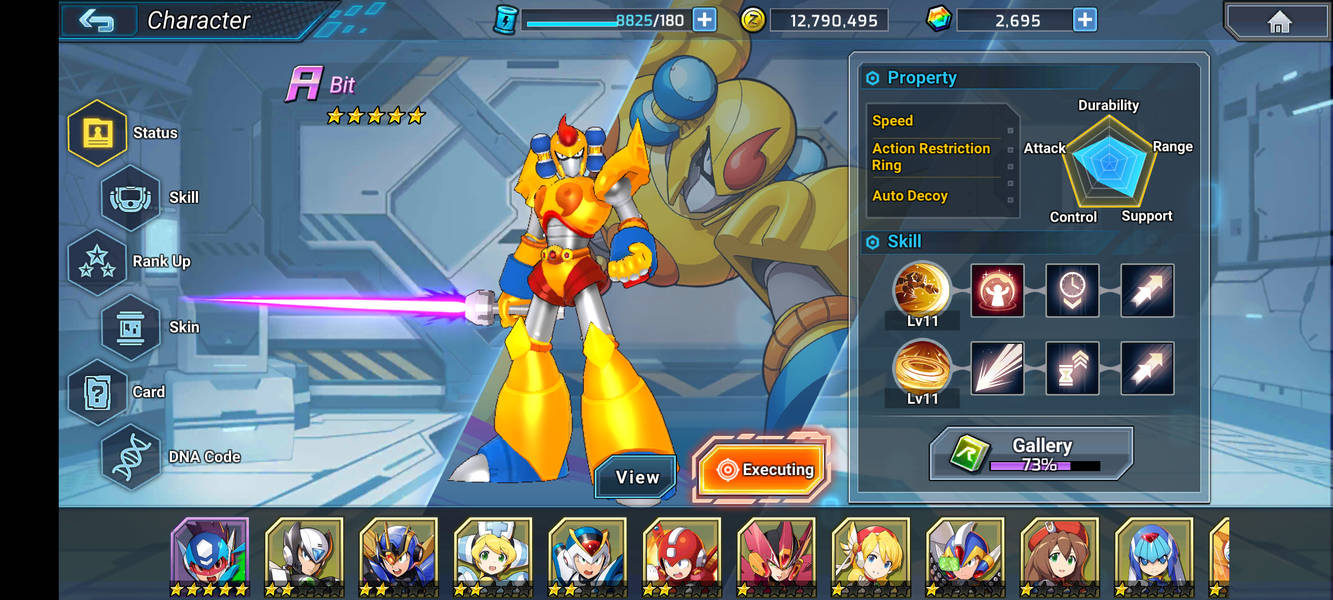
Task: Select the golden ring Lv11 skill icon
Action: coord(922,366)
